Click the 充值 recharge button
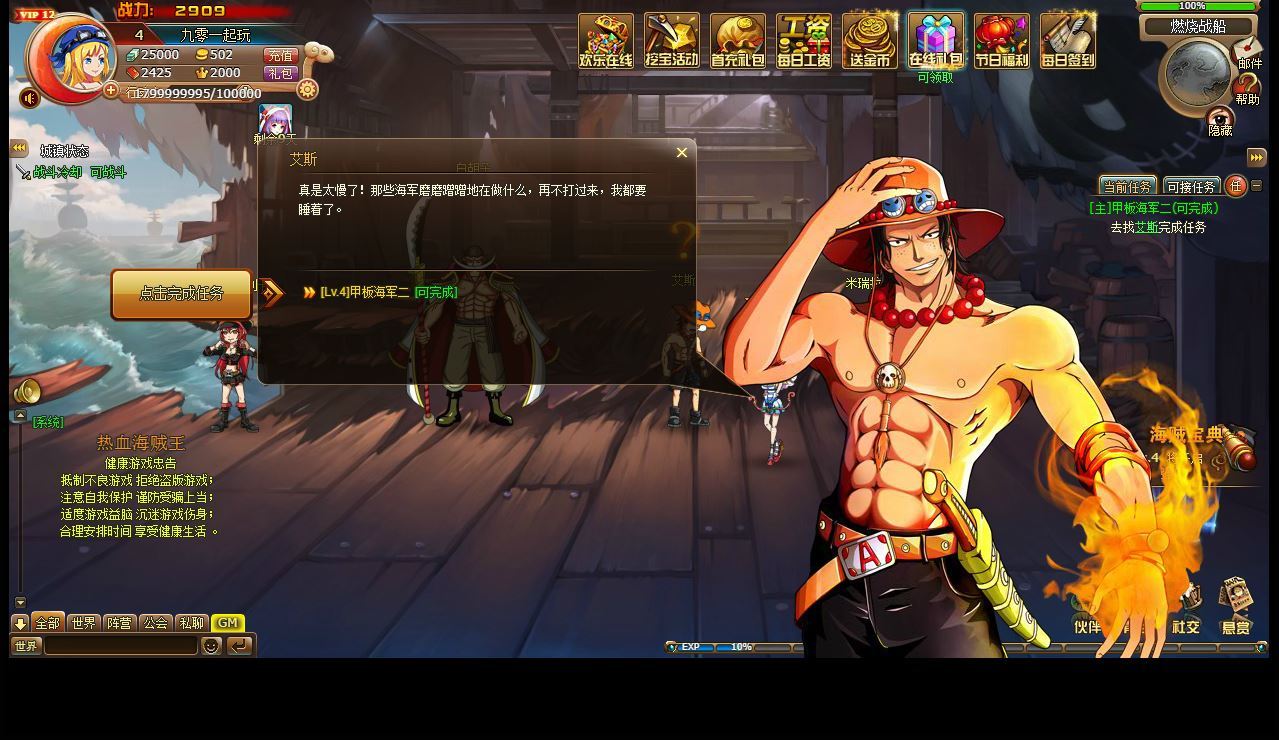Viewport: 1279px width, 740px height. (281, 56)
